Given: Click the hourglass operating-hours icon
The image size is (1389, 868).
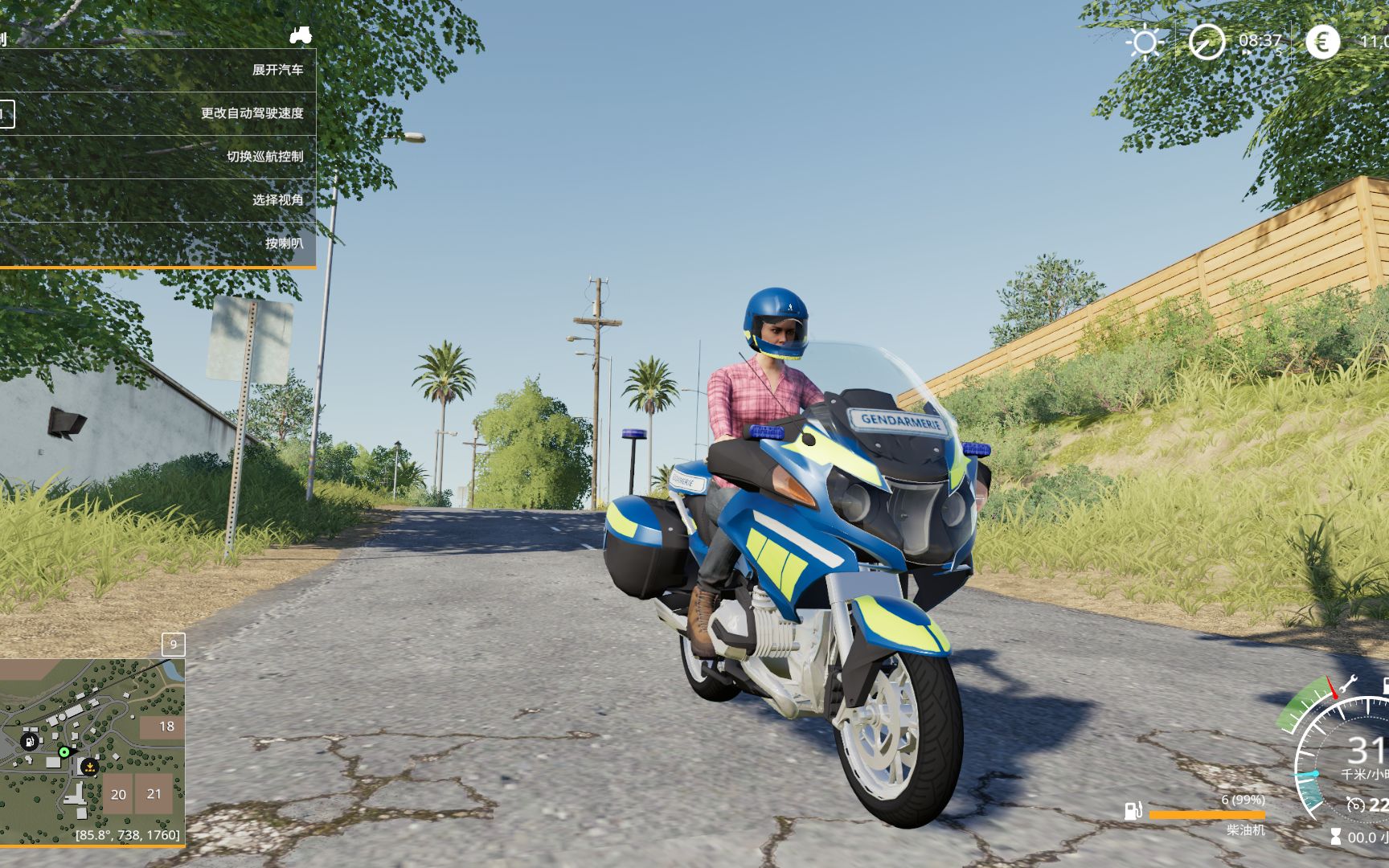Looking at the screenshot, I should click(x=1335, y=836).
